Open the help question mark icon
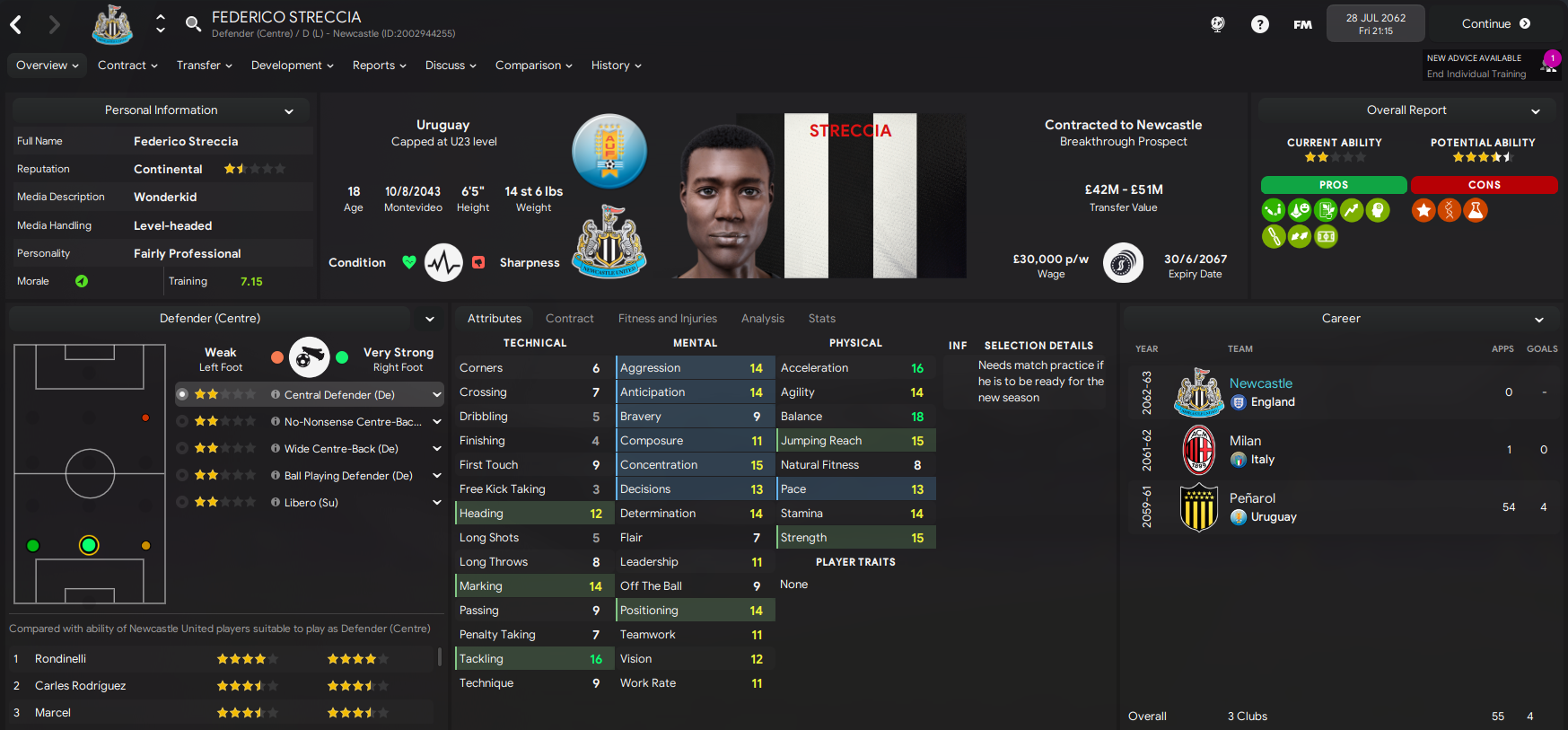Viewport: 1568px width, 730px height. click(1260, 24)
